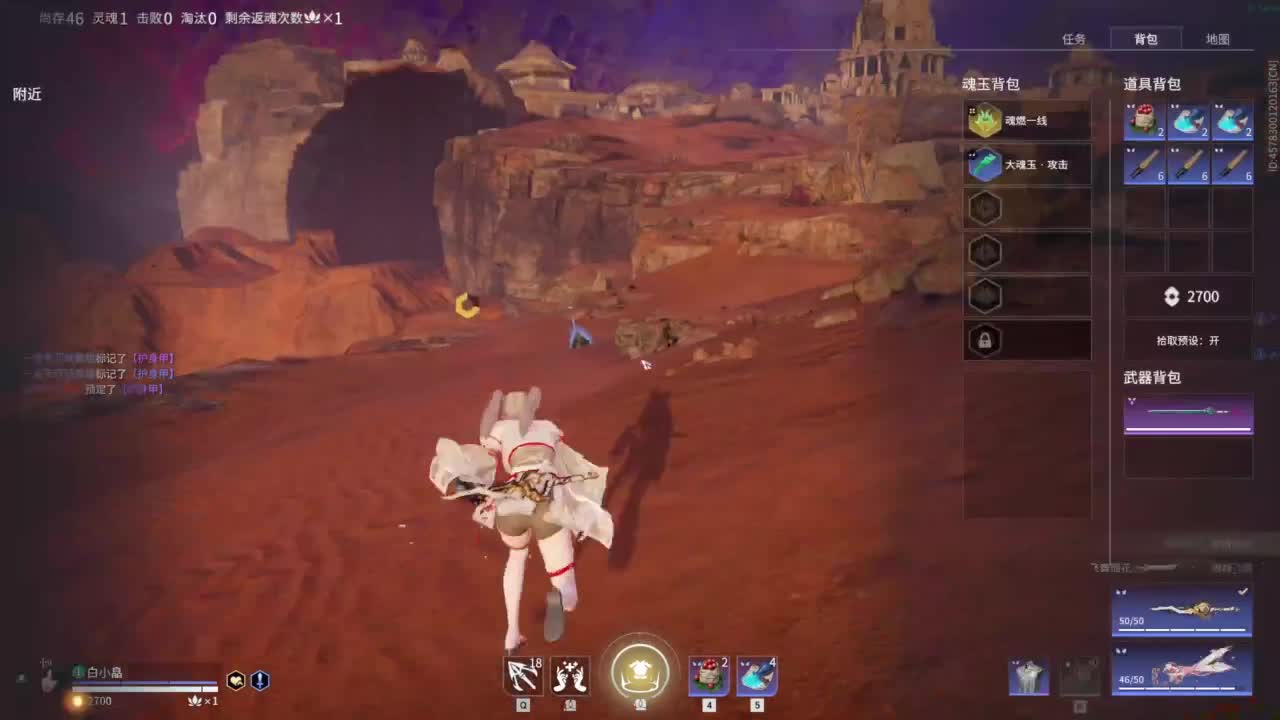This screenshot has height=720, width=1280.
Task: Select the 46/50 pink weapon card
Action: [x=1180, y=670]
